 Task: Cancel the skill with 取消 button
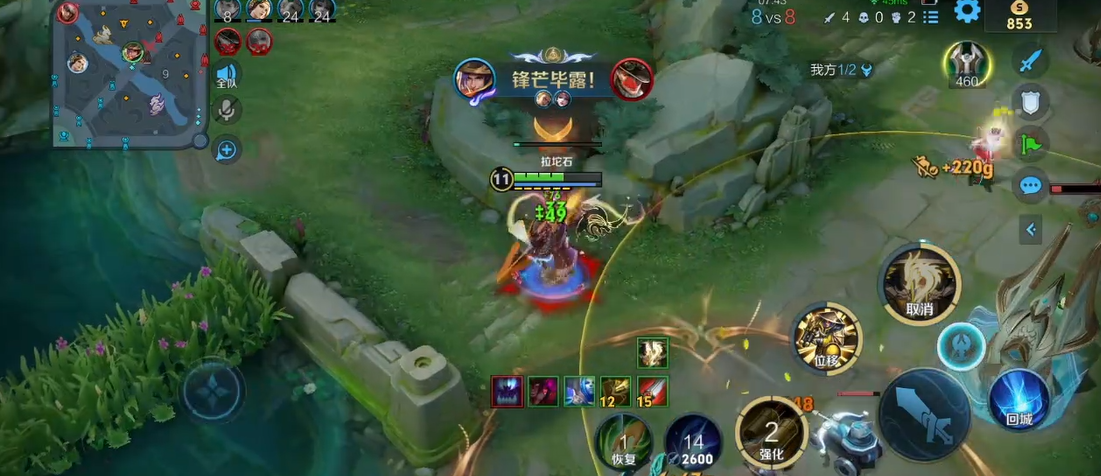coord(919,284)
